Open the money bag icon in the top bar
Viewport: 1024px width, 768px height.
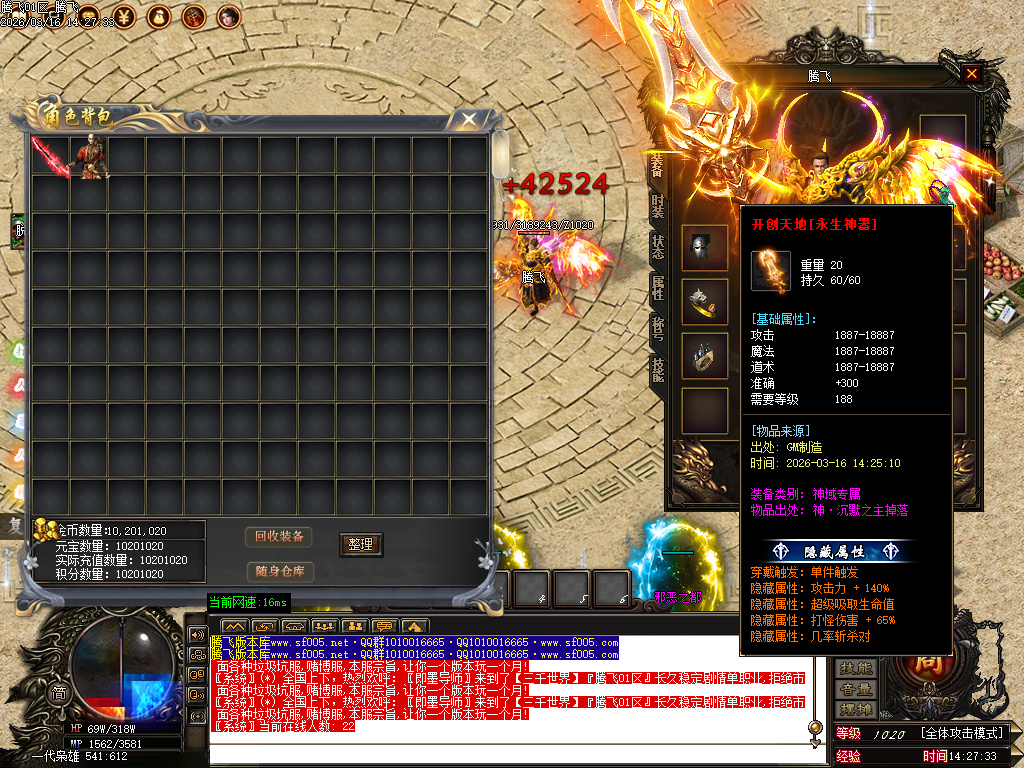click(159, 15)
